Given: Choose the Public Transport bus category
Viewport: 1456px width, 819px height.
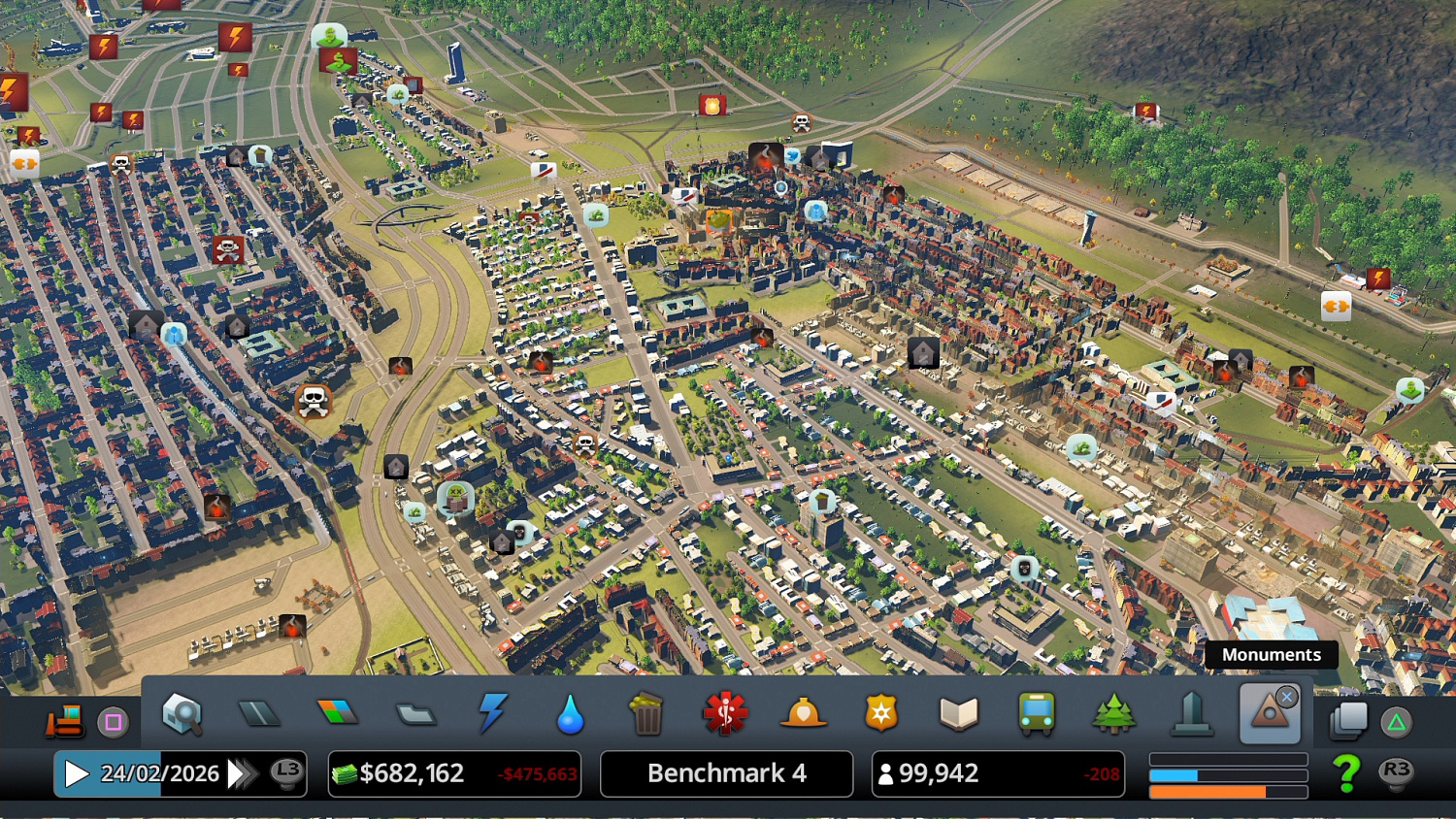Looking at the screenshot, I should 1036,714.
